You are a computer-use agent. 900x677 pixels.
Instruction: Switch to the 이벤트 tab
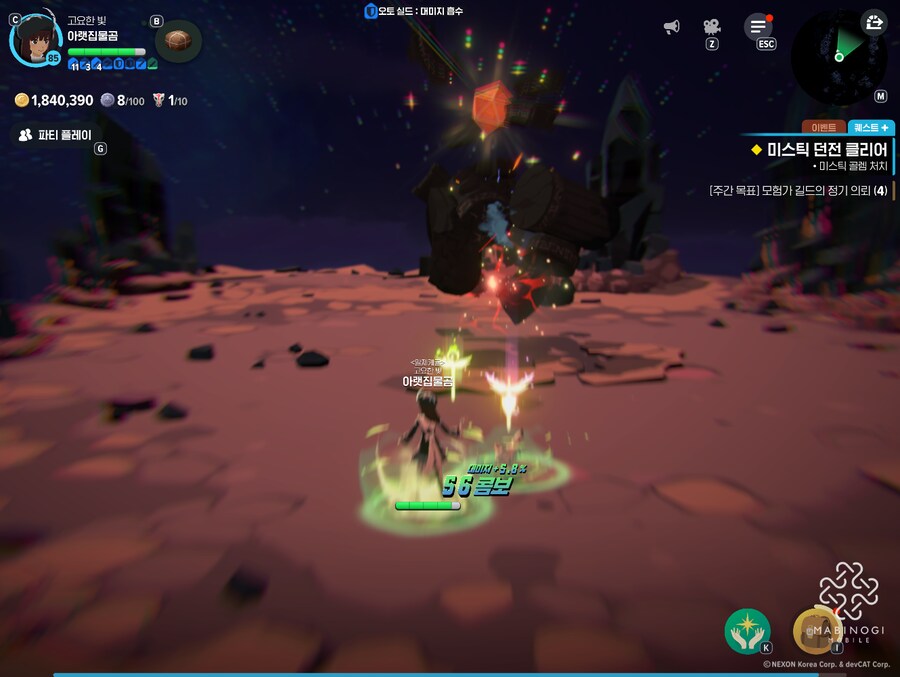(x=823, y=128)
